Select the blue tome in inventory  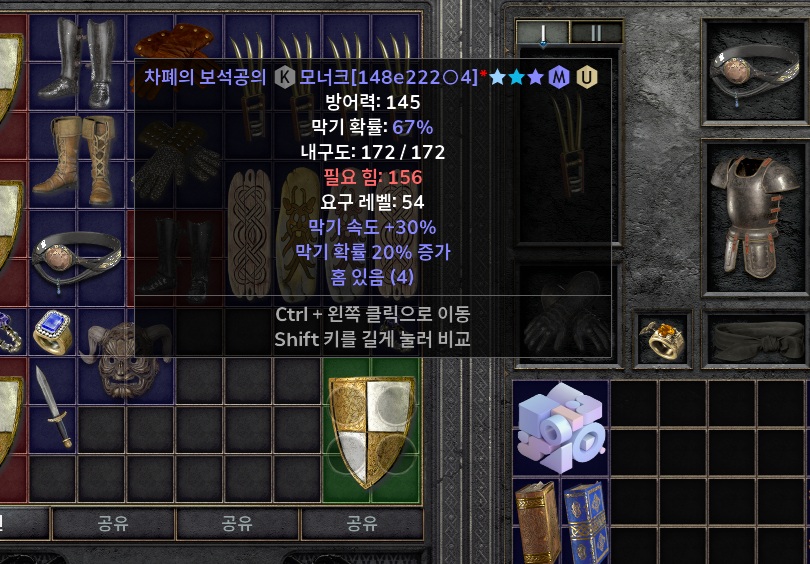coord(586,520)
